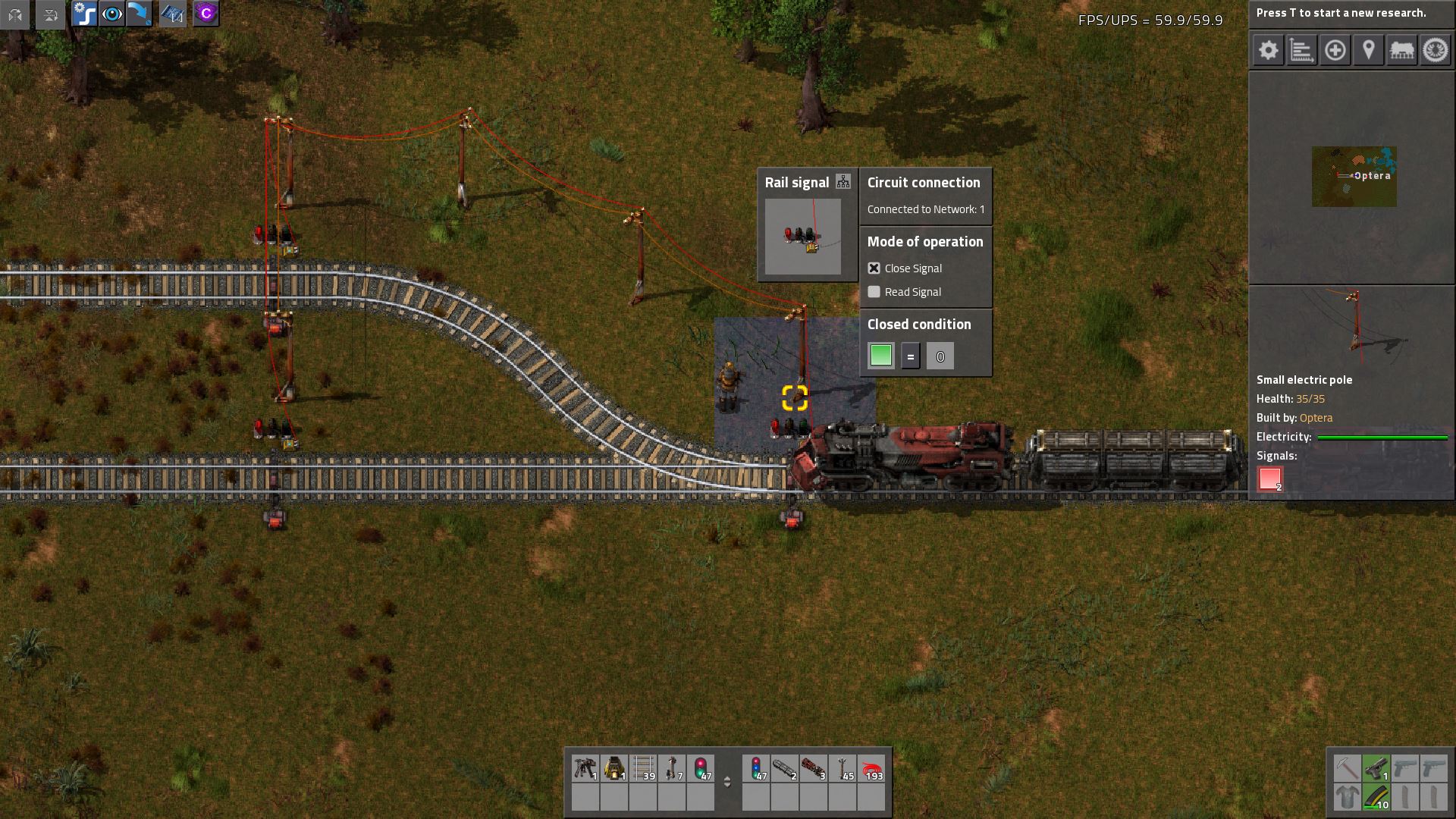
Task: Select the locomotive slot in the hotbar
Action: (814, 768)
